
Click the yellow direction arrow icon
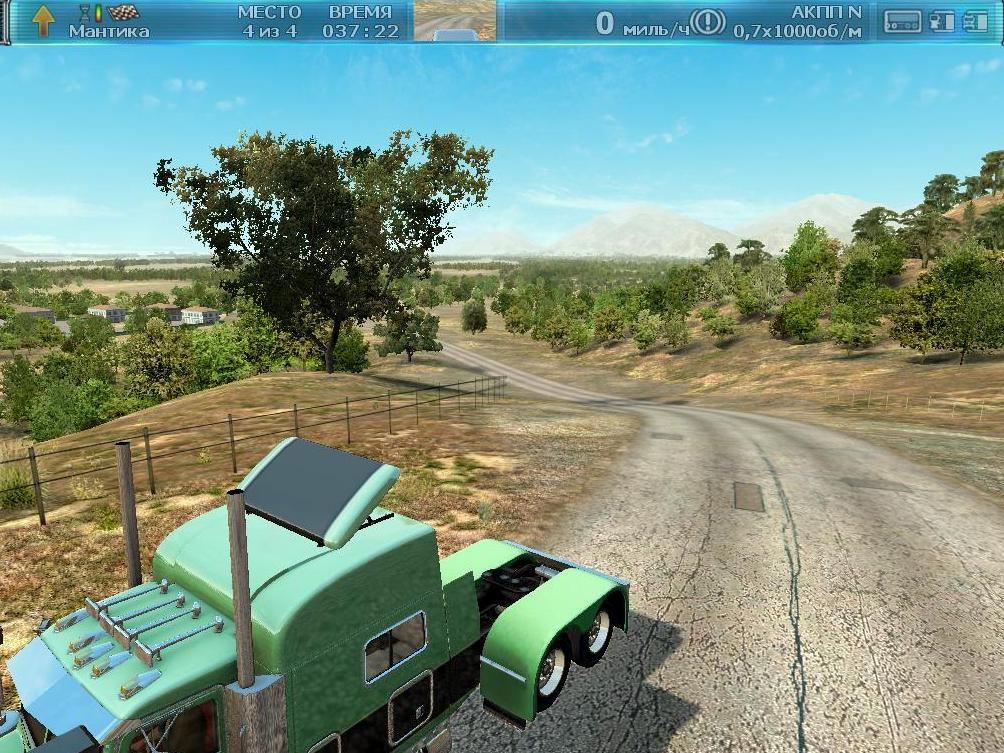[43, 20]
